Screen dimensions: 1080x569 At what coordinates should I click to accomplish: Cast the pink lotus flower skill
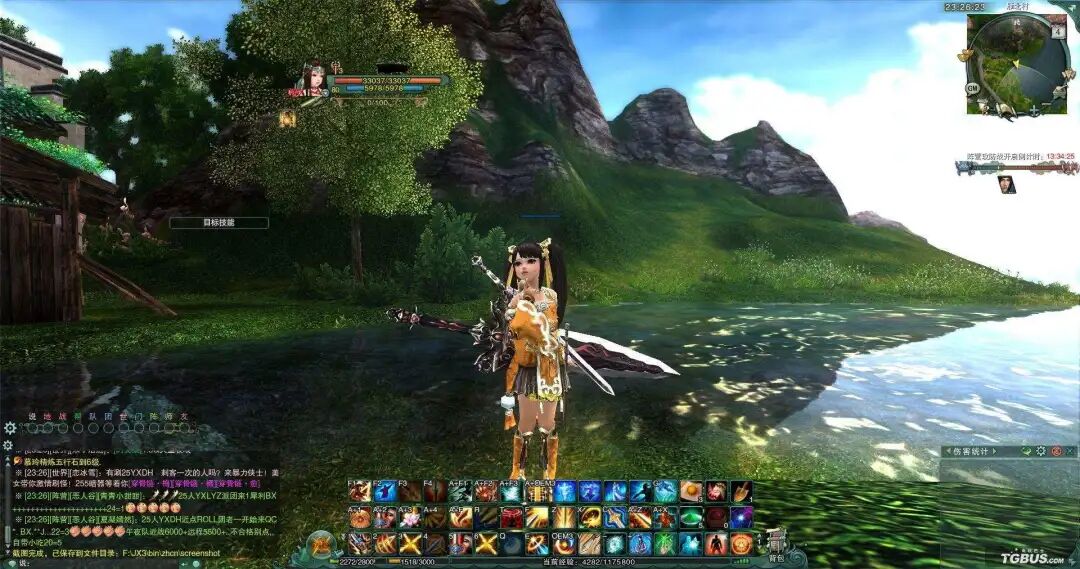[x=412, y=518]
